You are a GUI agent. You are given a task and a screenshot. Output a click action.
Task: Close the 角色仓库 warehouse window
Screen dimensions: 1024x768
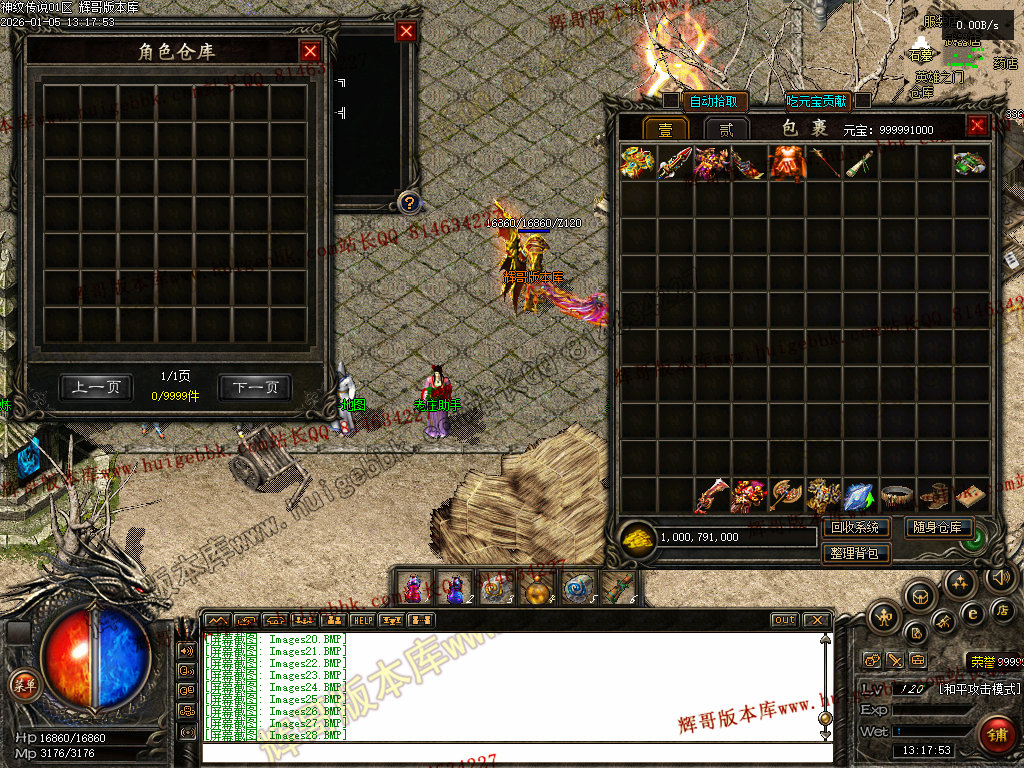click(x=310, y=51)
